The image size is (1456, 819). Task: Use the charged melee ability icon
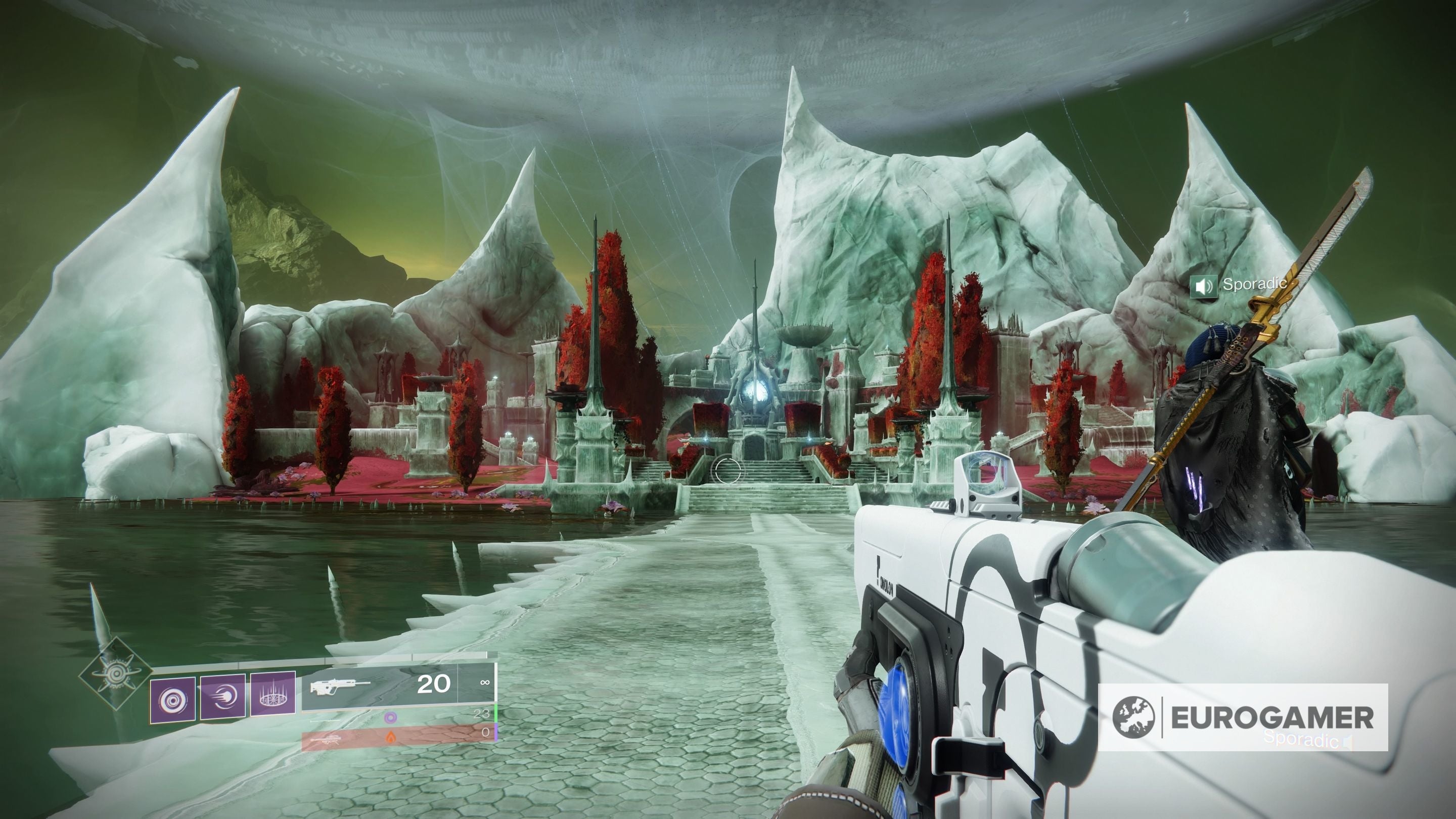pyautogui.click(x=222, y=697)
